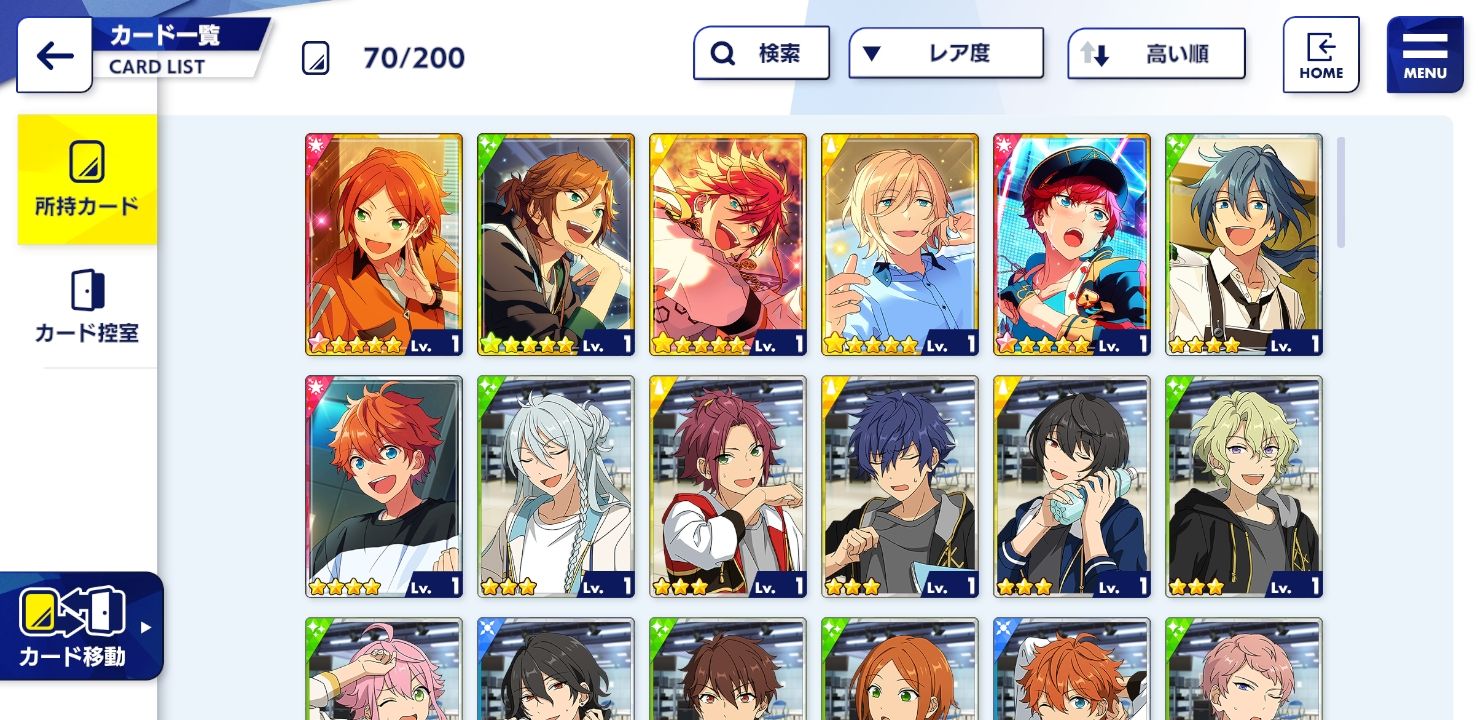Image resolution: width=1480 pixels, height=720 pixels.
Task: Select the five-star card with flaming background
Action: 728,244
